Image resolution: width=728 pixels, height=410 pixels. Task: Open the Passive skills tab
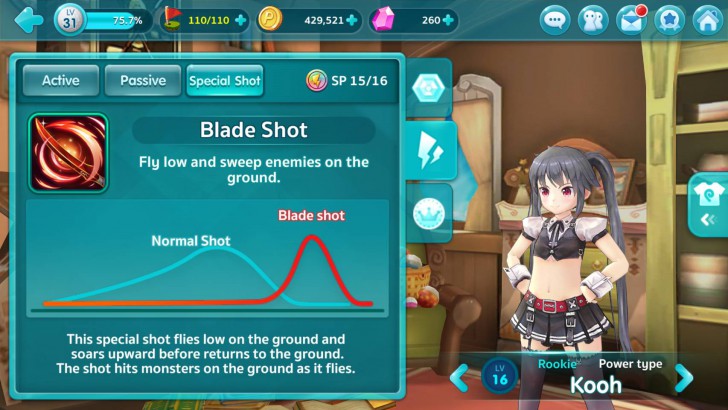(144, 81)
